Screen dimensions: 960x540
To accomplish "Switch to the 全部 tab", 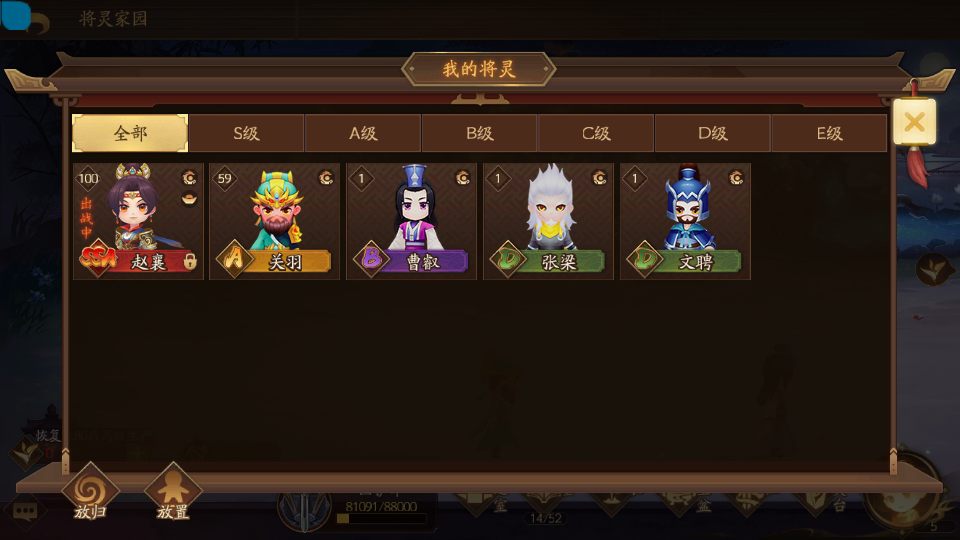I will pyautogui.click(x=130, y=133).
